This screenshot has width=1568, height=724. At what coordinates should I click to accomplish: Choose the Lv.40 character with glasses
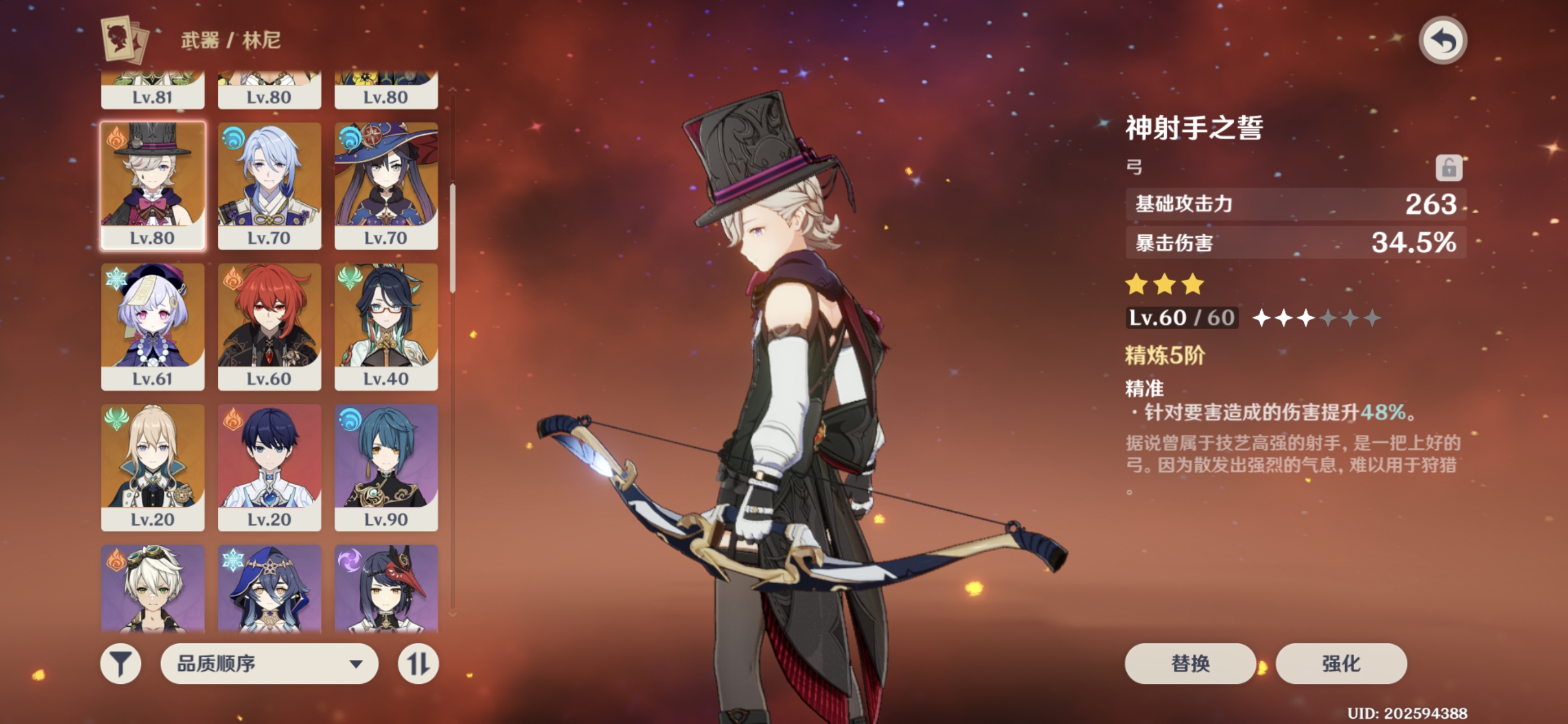386,326
